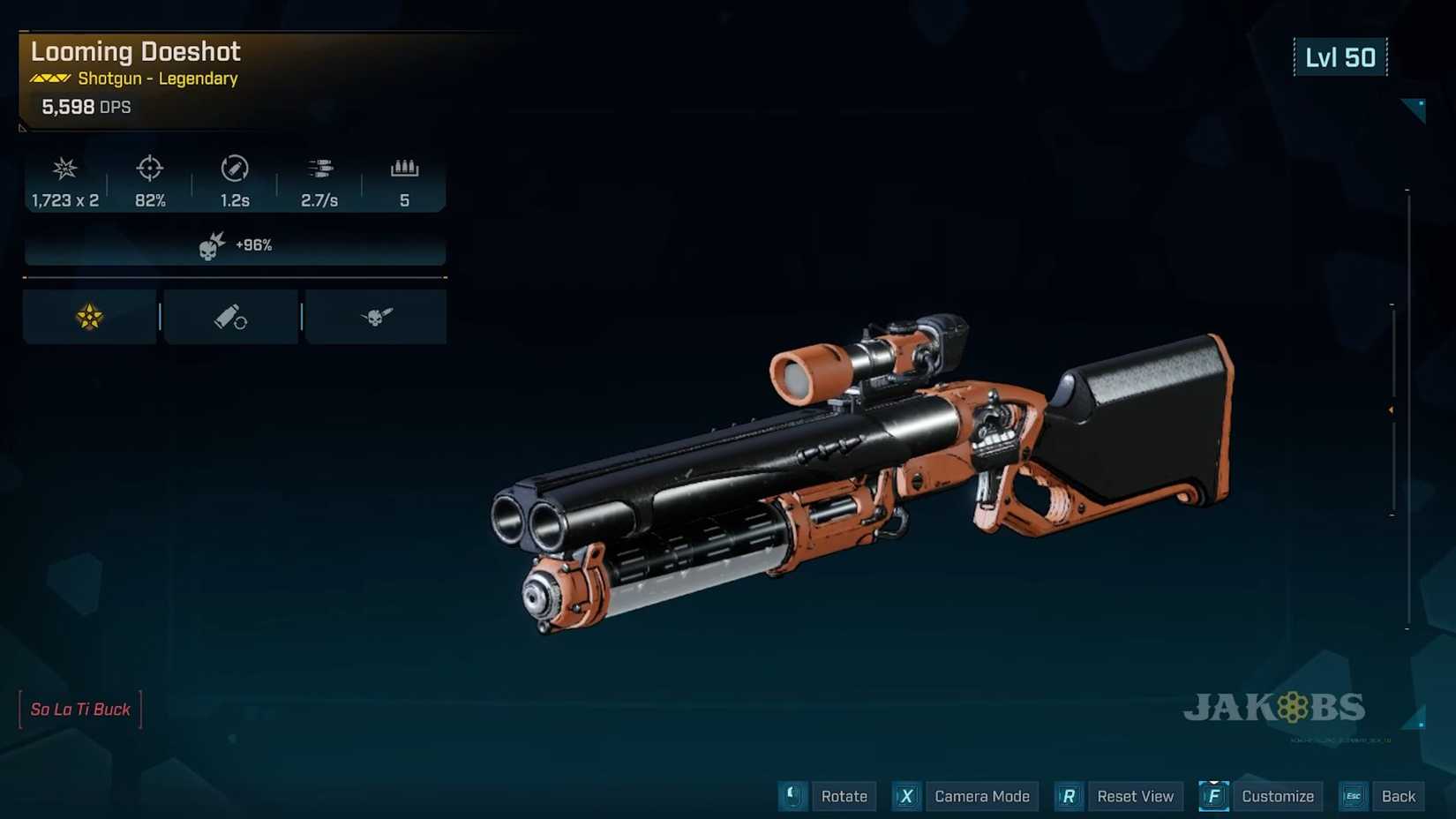Image resolution: width=1456 pixels, height=819 pixels.
Task: Click the damage stat icon showing 1,723 x 2
Action: 64,169
